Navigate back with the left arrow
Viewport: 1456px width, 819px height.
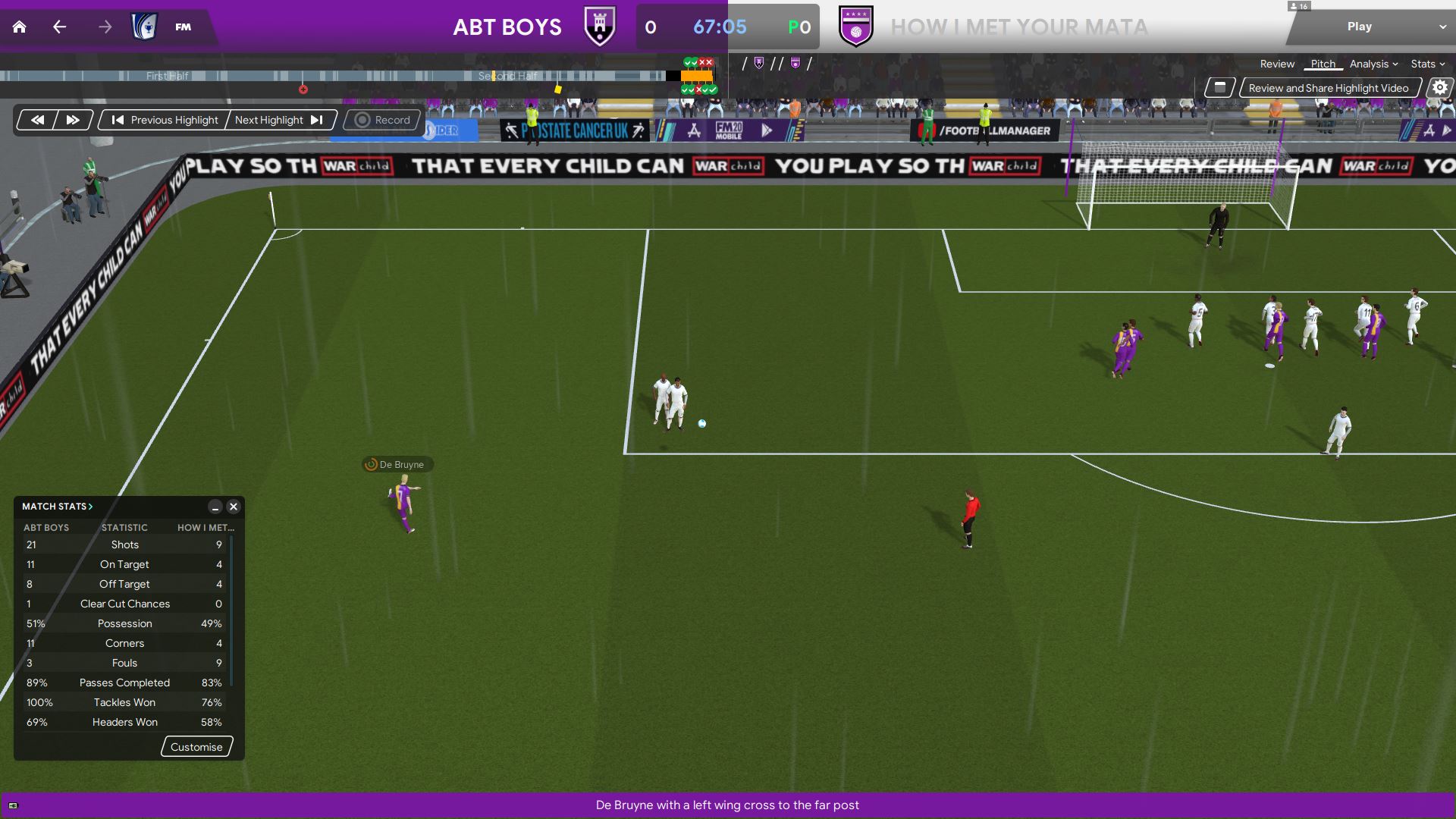(x=60, y=27)
